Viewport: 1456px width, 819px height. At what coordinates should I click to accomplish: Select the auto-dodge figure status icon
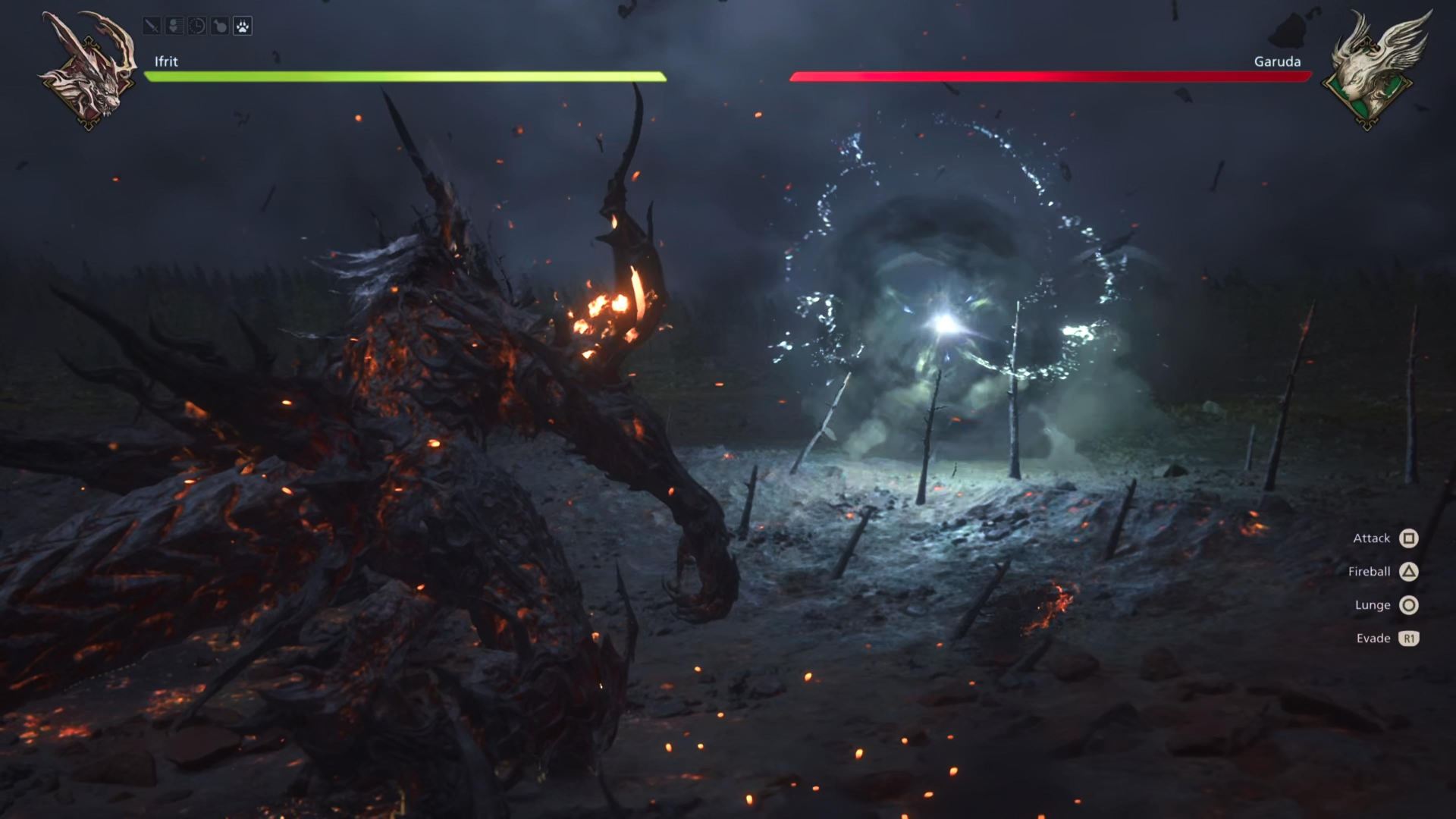click(x=174, y=27)
